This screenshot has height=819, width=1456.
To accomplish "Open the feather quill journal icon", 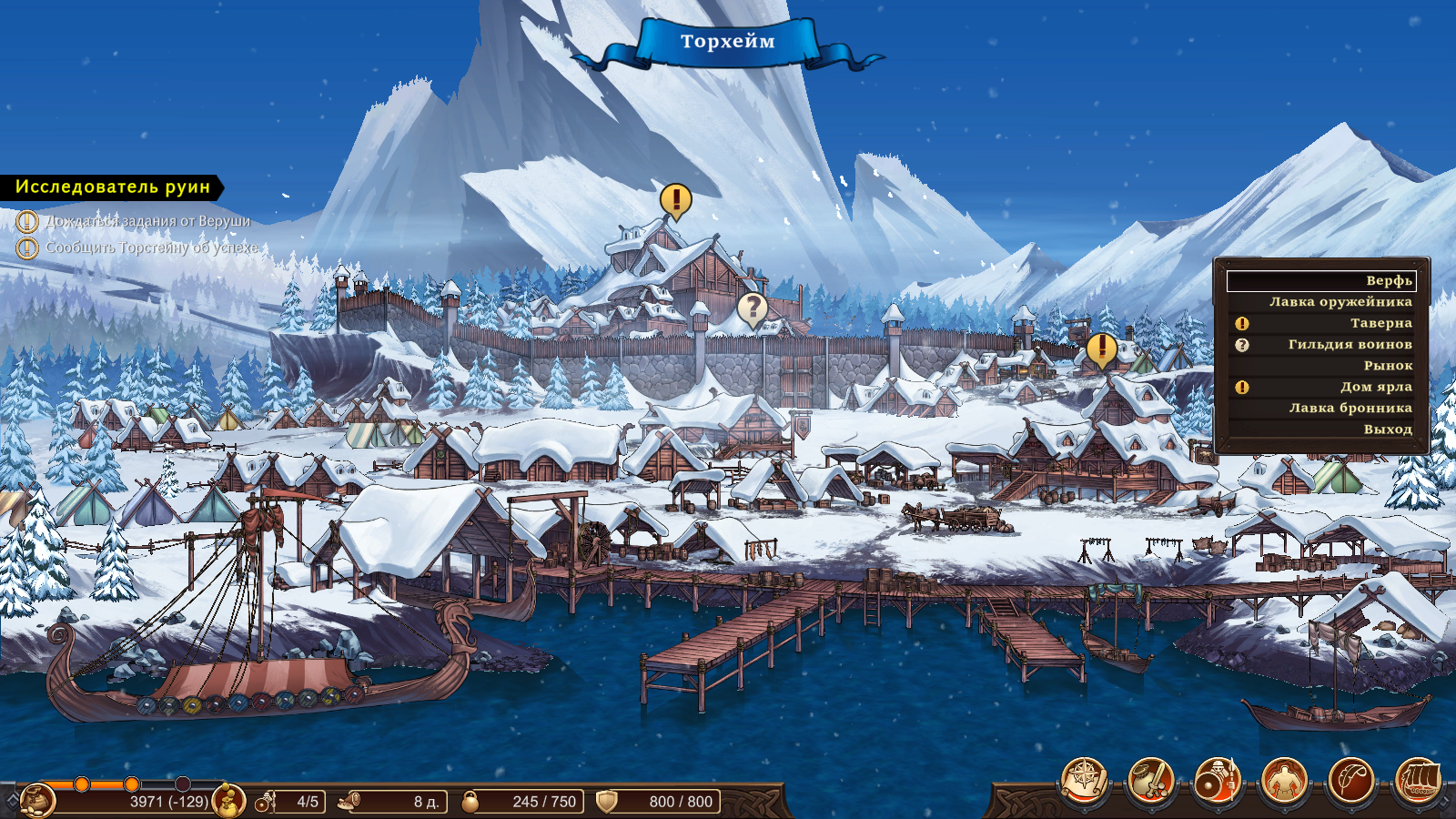I will click(x=1351, y=781).
